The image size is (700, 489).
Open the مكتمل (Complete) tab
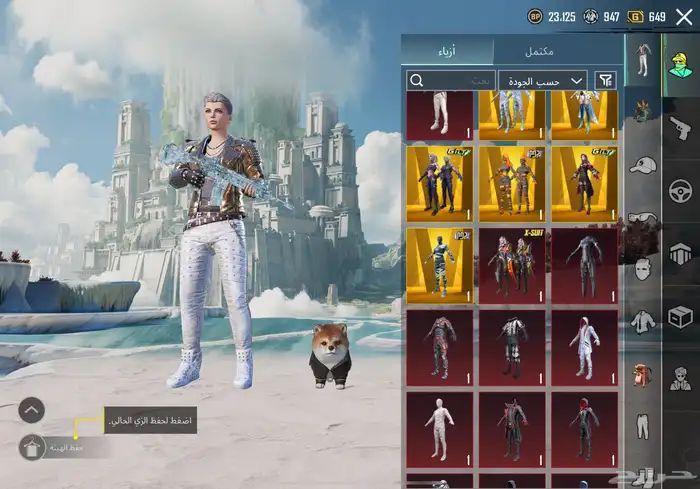558,51
